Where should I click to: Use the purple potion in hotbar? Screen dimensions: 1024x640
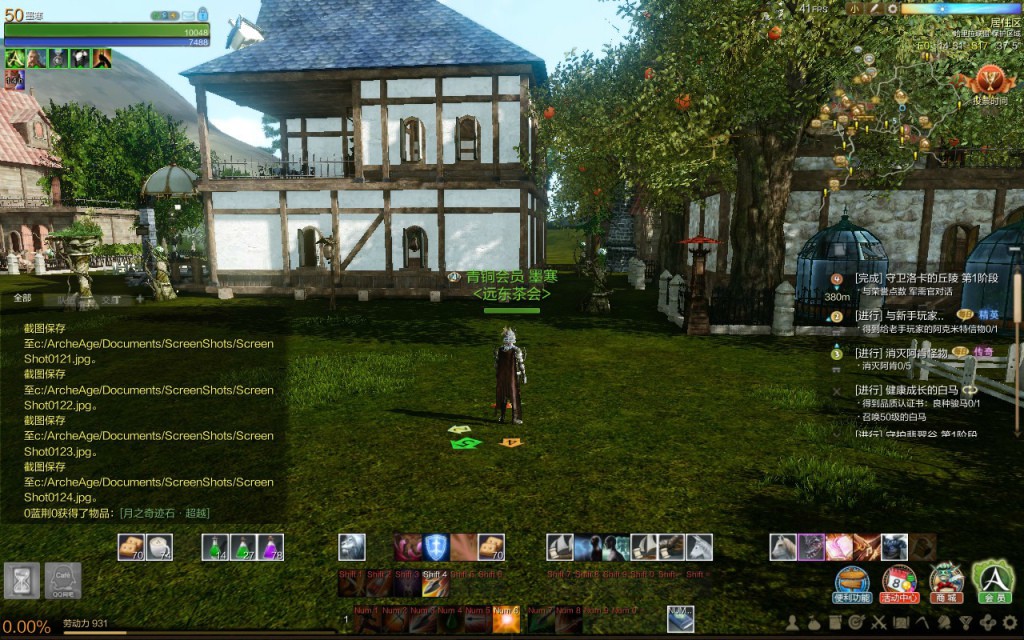[269, 547]
